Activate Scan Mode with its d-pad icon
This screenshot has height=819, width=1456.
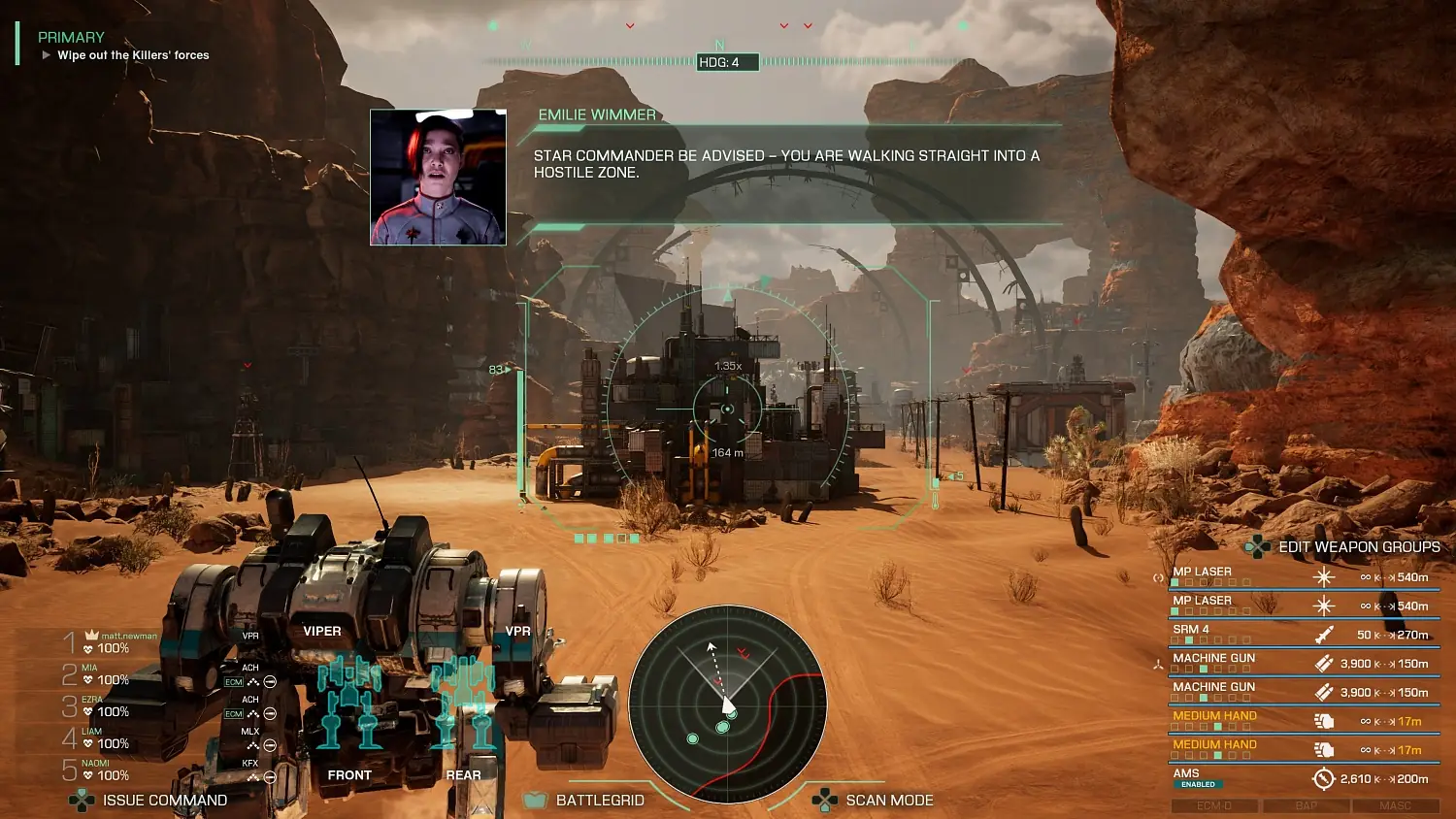click(823, 800)
